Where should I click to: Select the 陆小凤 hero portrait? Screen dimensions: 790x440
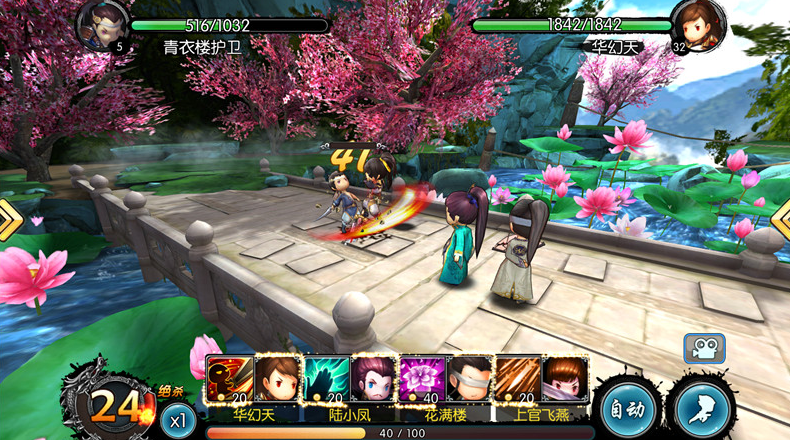[372, 379]
